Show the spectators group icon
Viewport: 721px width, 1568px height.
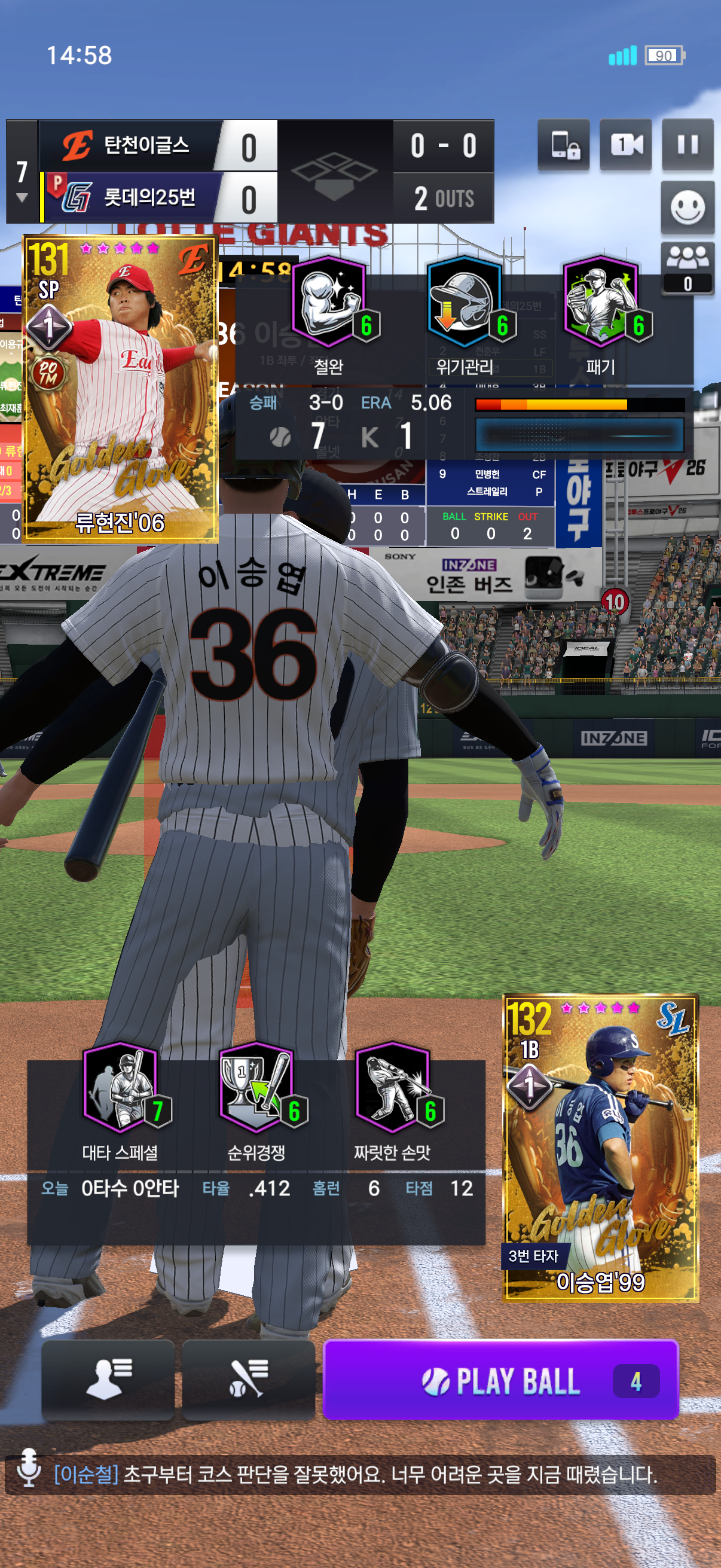[687, 268]
